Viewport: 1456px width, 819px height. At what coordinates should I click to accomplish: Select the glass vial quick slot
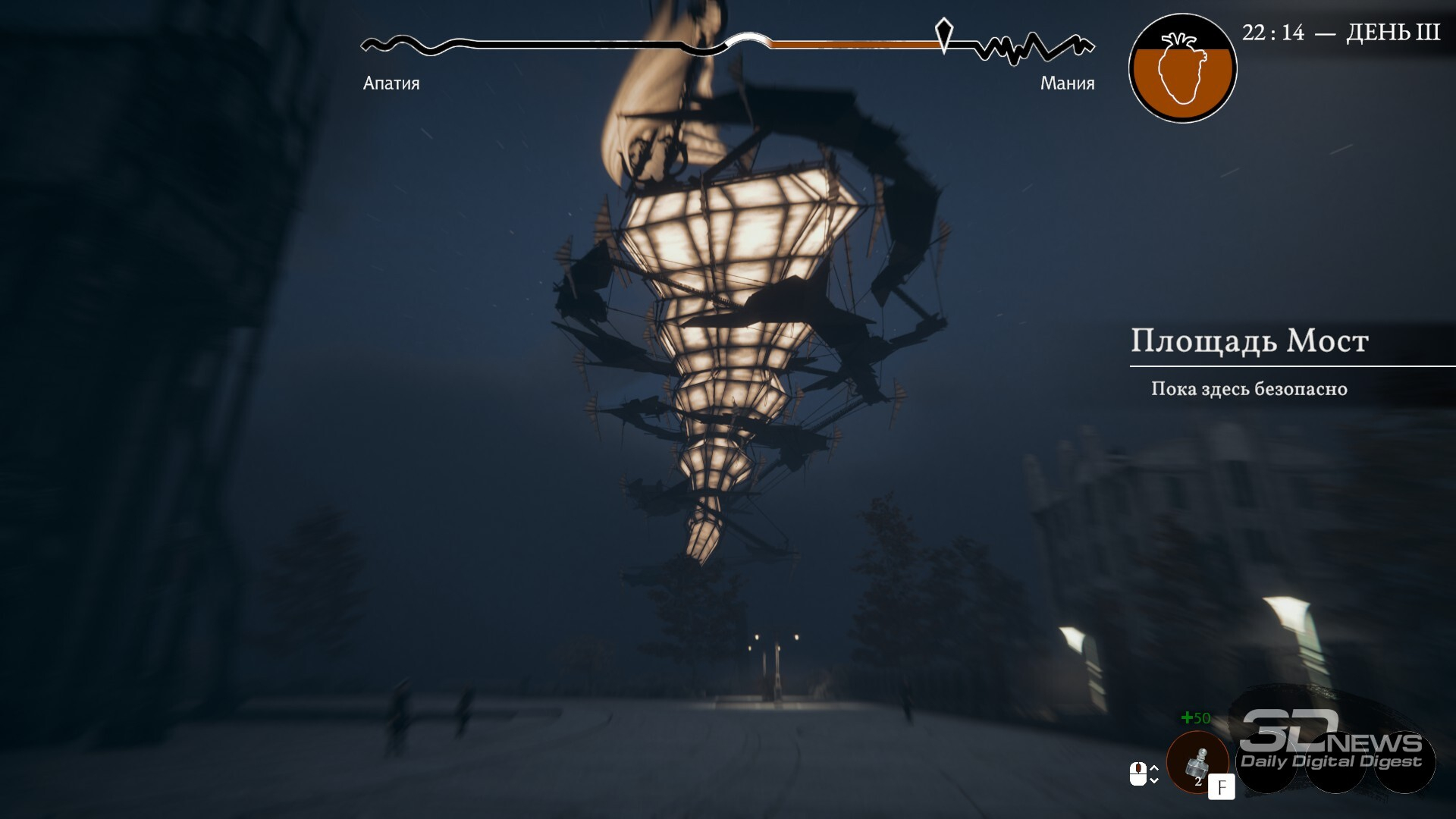(x=1197, y=761)
